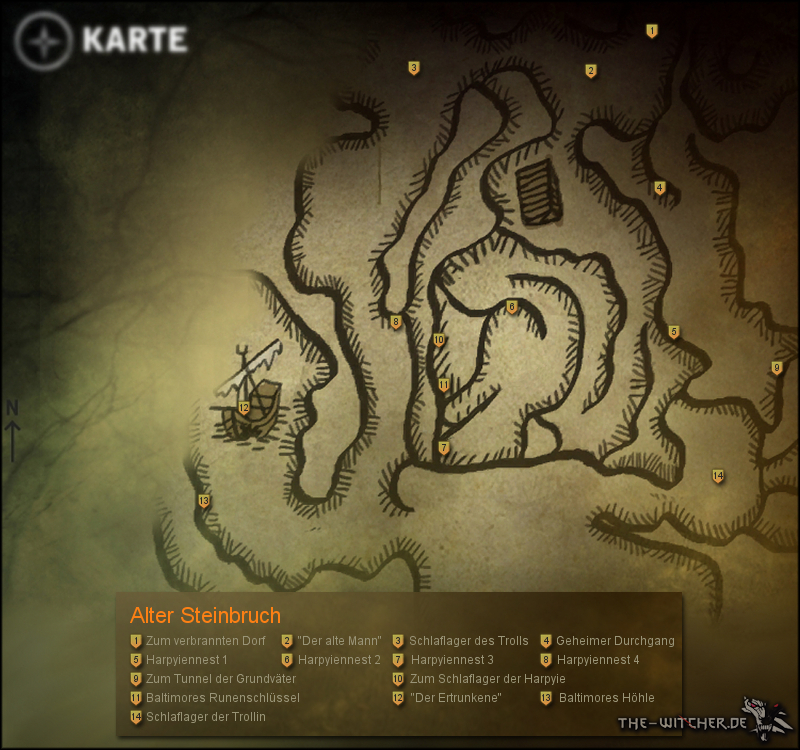Click map marker 6 inside the spiral
This screenshot has height=750, width=800.
click(511, 307)
